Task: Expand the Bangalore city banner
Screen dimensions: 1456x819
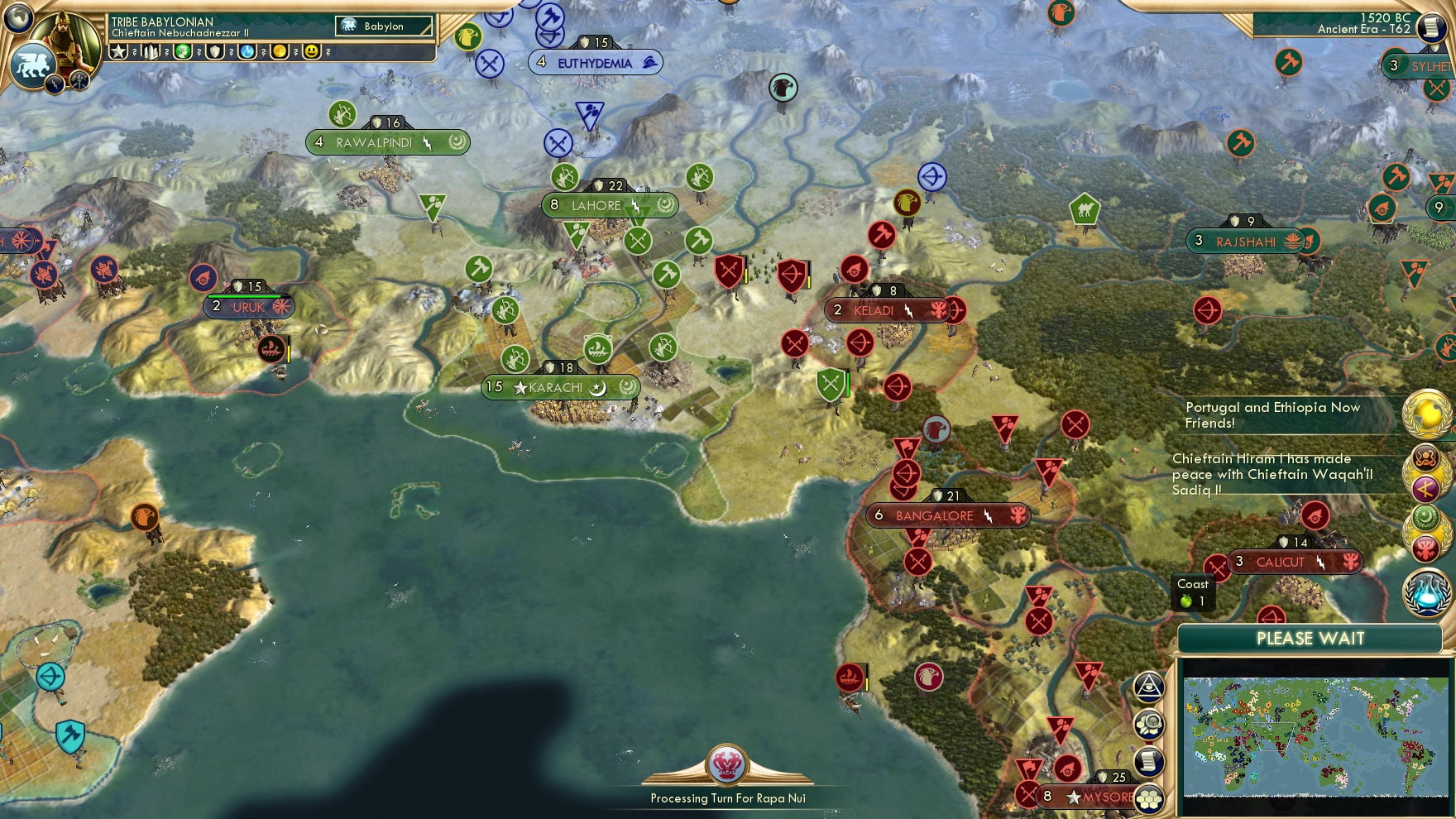Action: (x=948, y=515)
